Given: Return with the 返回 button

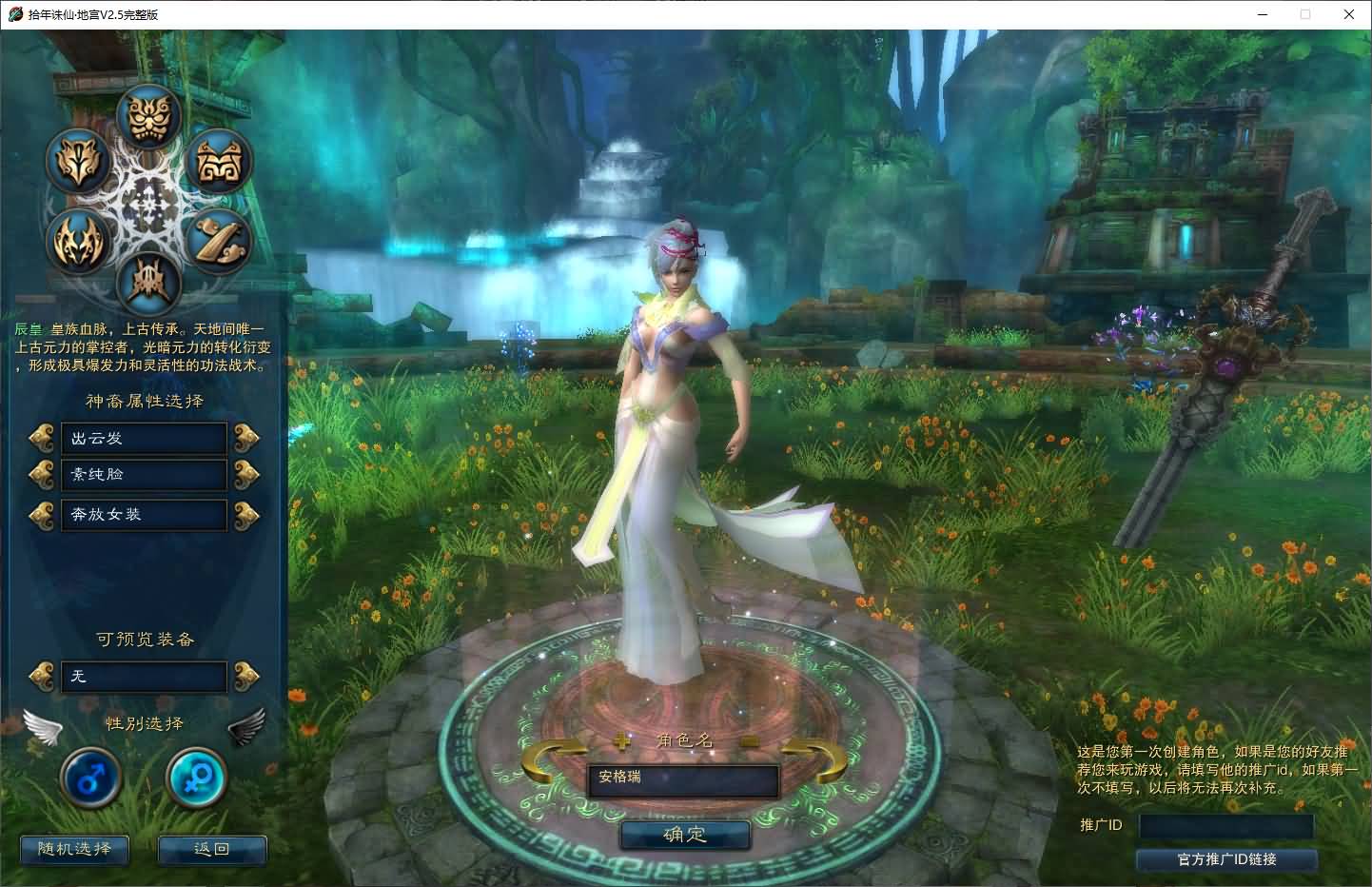Looking at the screenshot, I should [211, 849].
